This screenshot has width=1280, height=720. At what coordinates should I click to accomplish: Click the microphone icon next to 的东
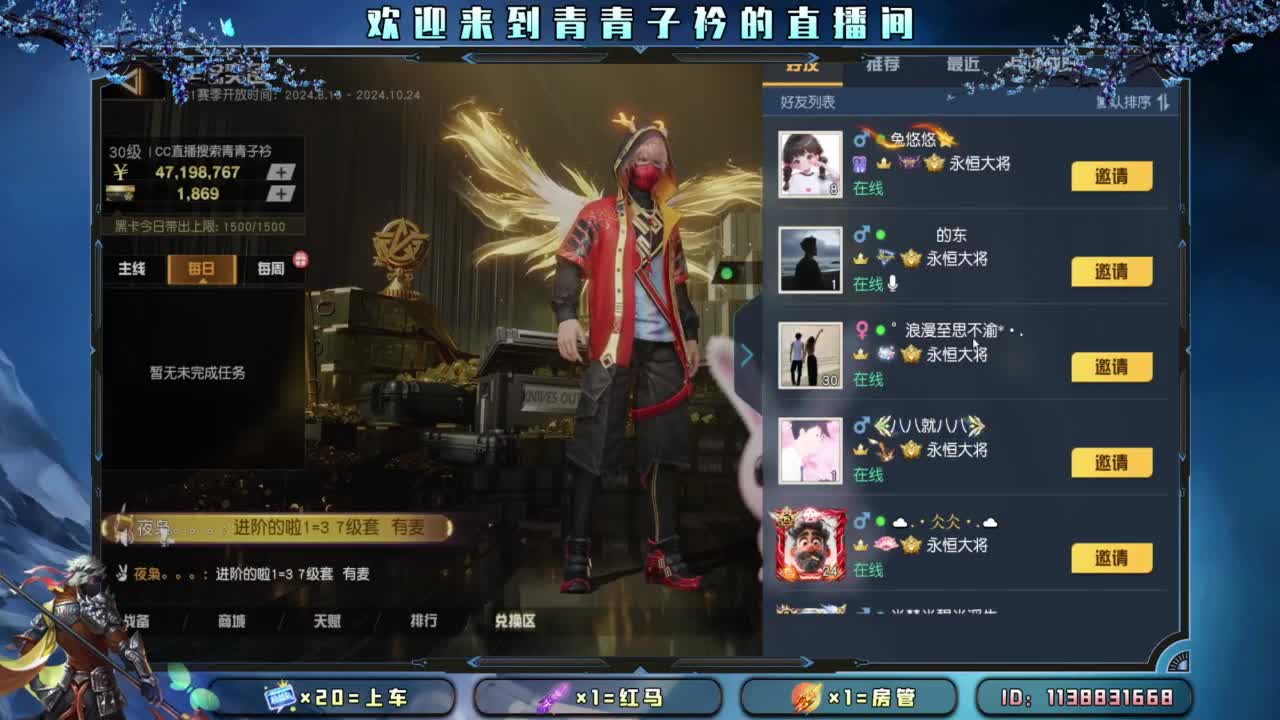pos(894,283)
